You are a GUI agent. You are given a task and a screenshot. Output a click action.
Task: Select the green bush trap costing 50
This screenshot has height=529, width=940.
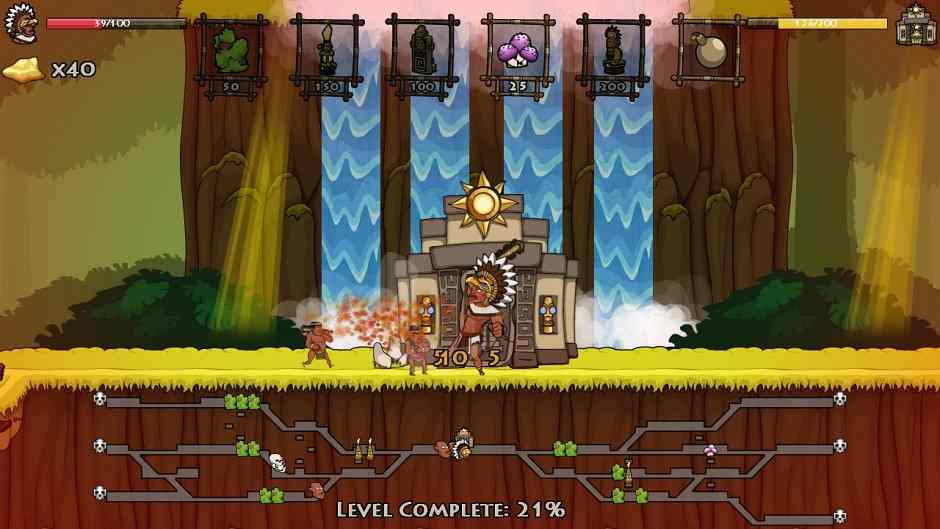(231, 51)
